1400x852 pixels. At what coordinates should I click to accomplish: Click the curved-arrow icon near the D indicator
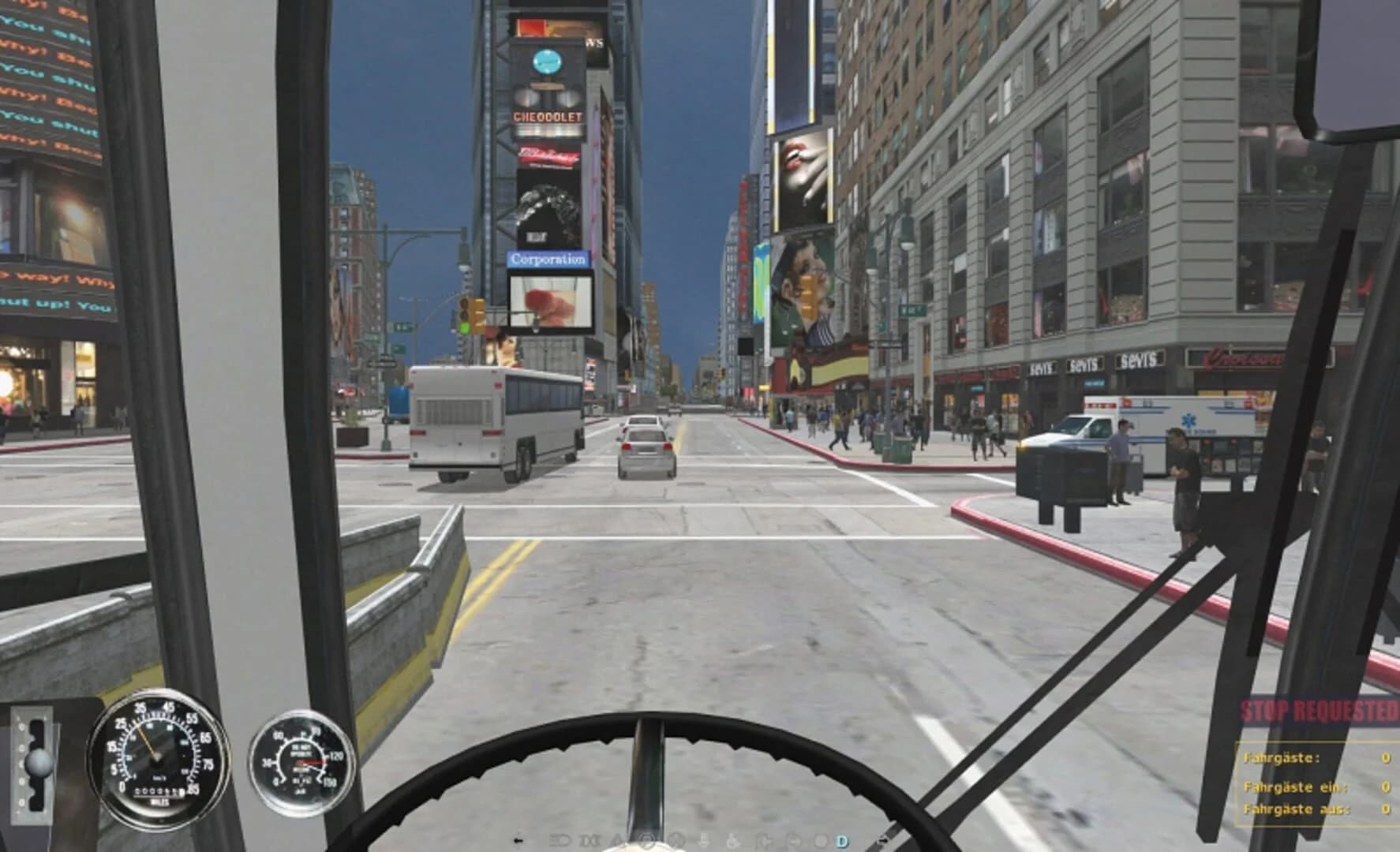click(793, 840)
